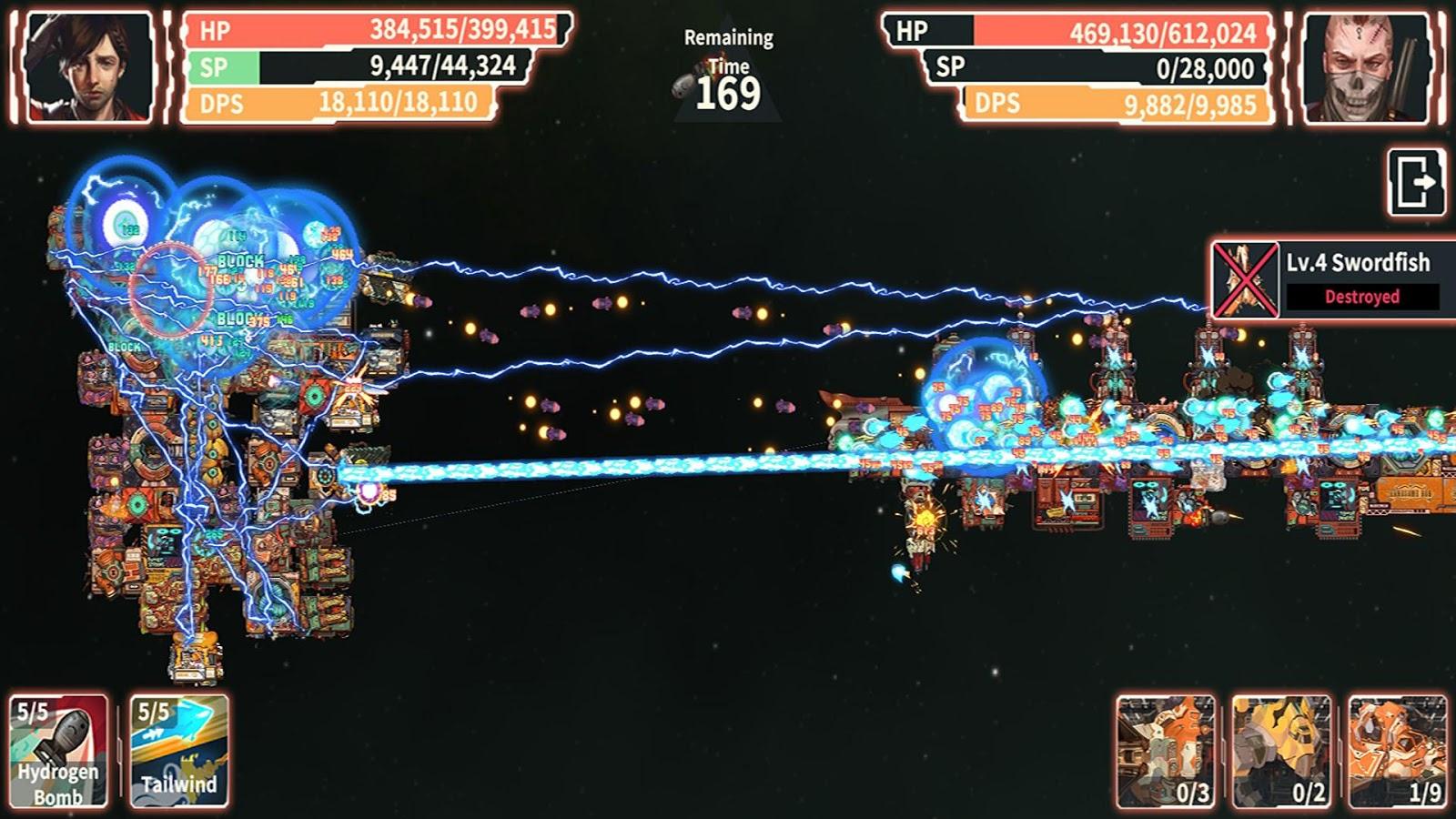This screenshot has width=1456, height=819.
Task: Select the orange ship unit showing 0/3
Action: point(1166,752)
